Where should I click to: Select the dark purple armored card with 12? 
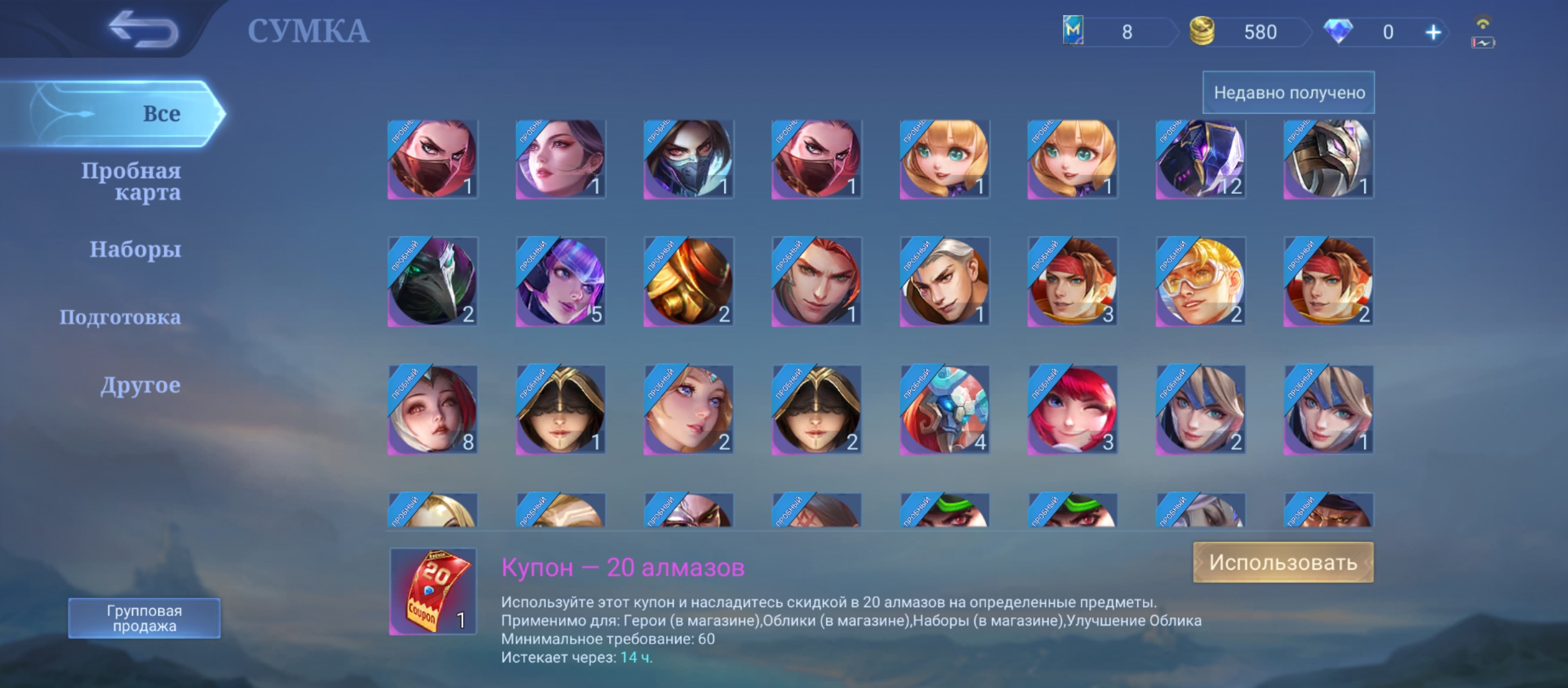pos(1200,159)
